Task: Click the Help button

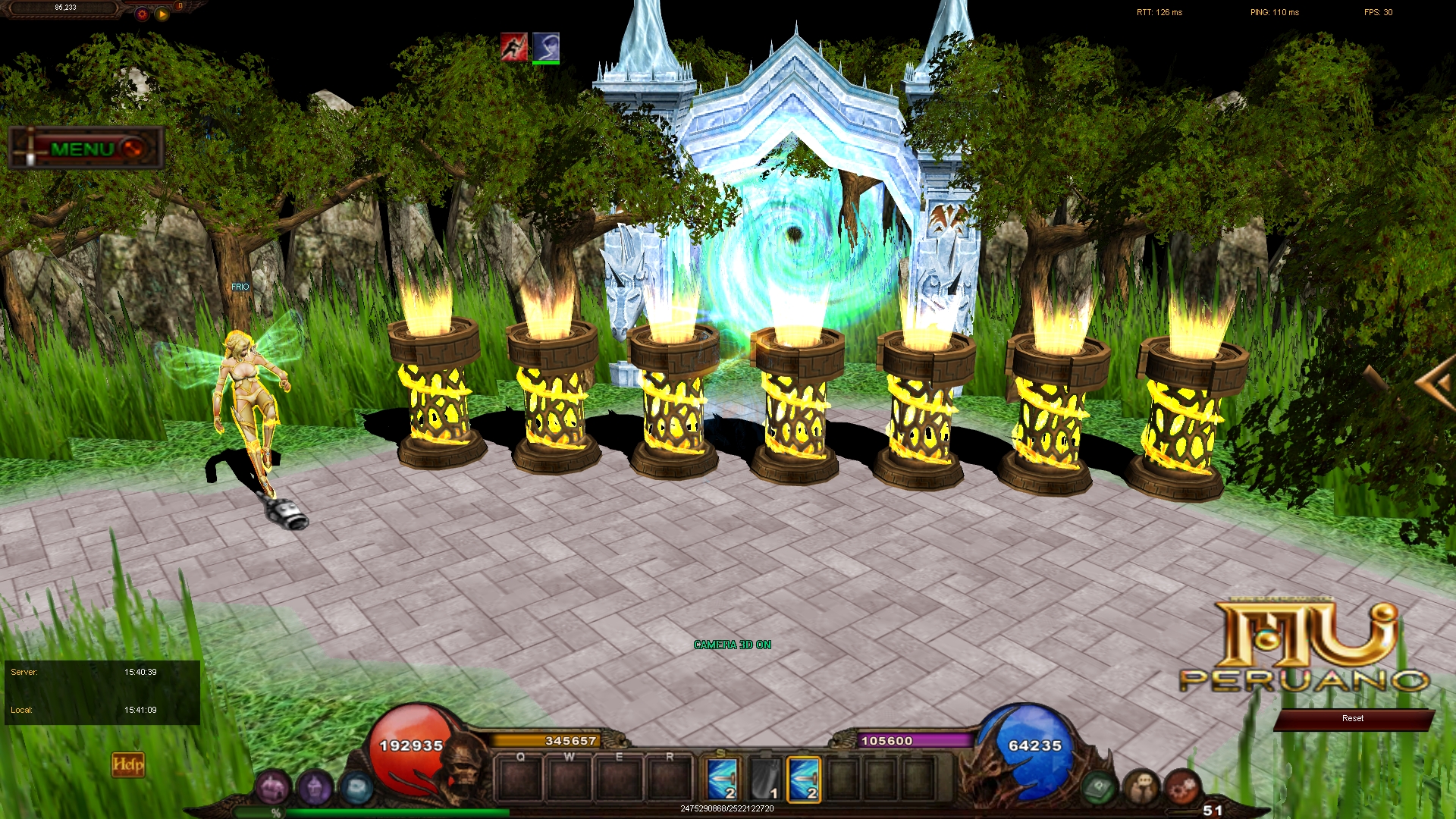Action: click(127, 764)
